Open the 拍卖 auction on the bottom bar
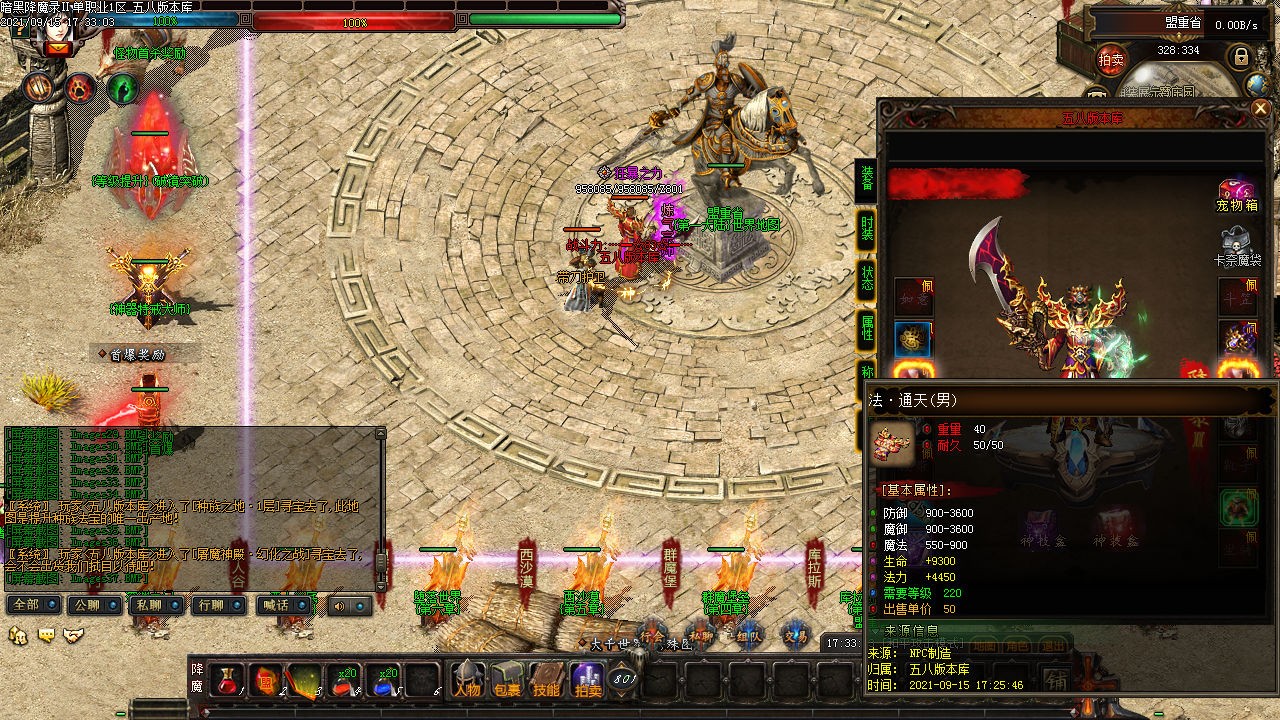Screen dimensions: 1280x720 (586, 680)
